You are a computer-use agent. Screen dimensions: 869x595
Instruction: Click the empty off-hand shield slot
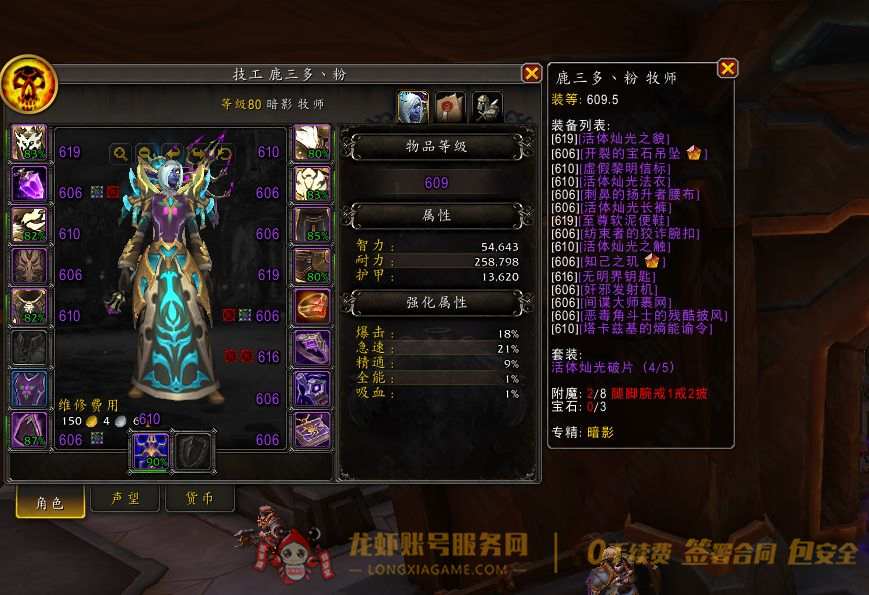[193, 452]
